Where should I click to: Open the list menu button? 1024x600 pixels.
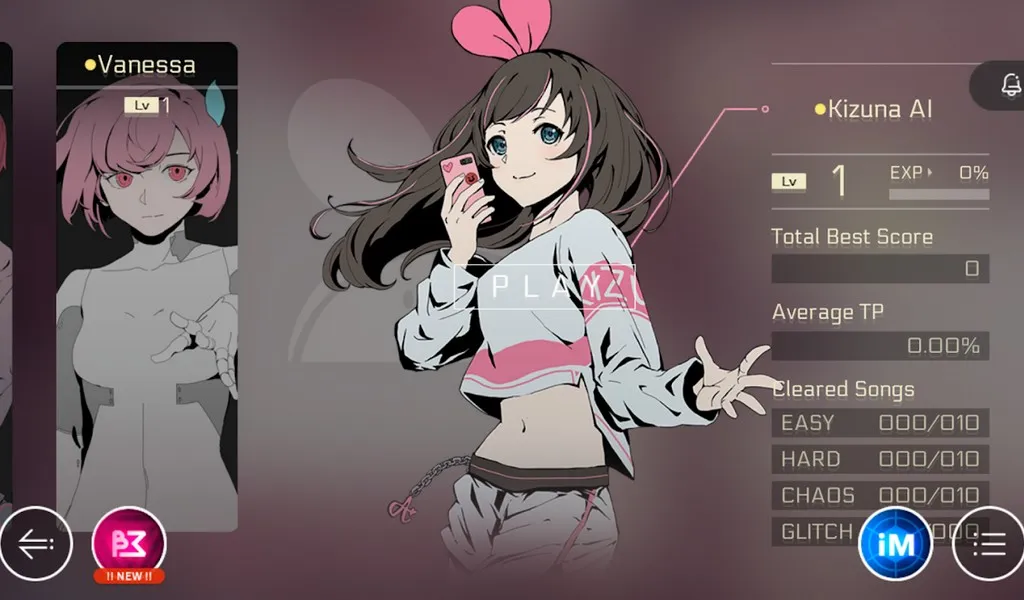click(987, 543)
